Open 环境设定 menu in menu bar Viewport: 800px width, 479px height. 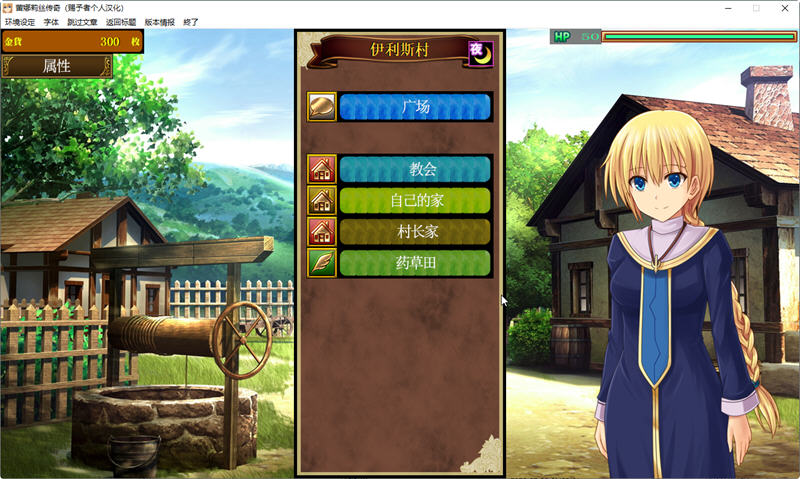(20, 22)
